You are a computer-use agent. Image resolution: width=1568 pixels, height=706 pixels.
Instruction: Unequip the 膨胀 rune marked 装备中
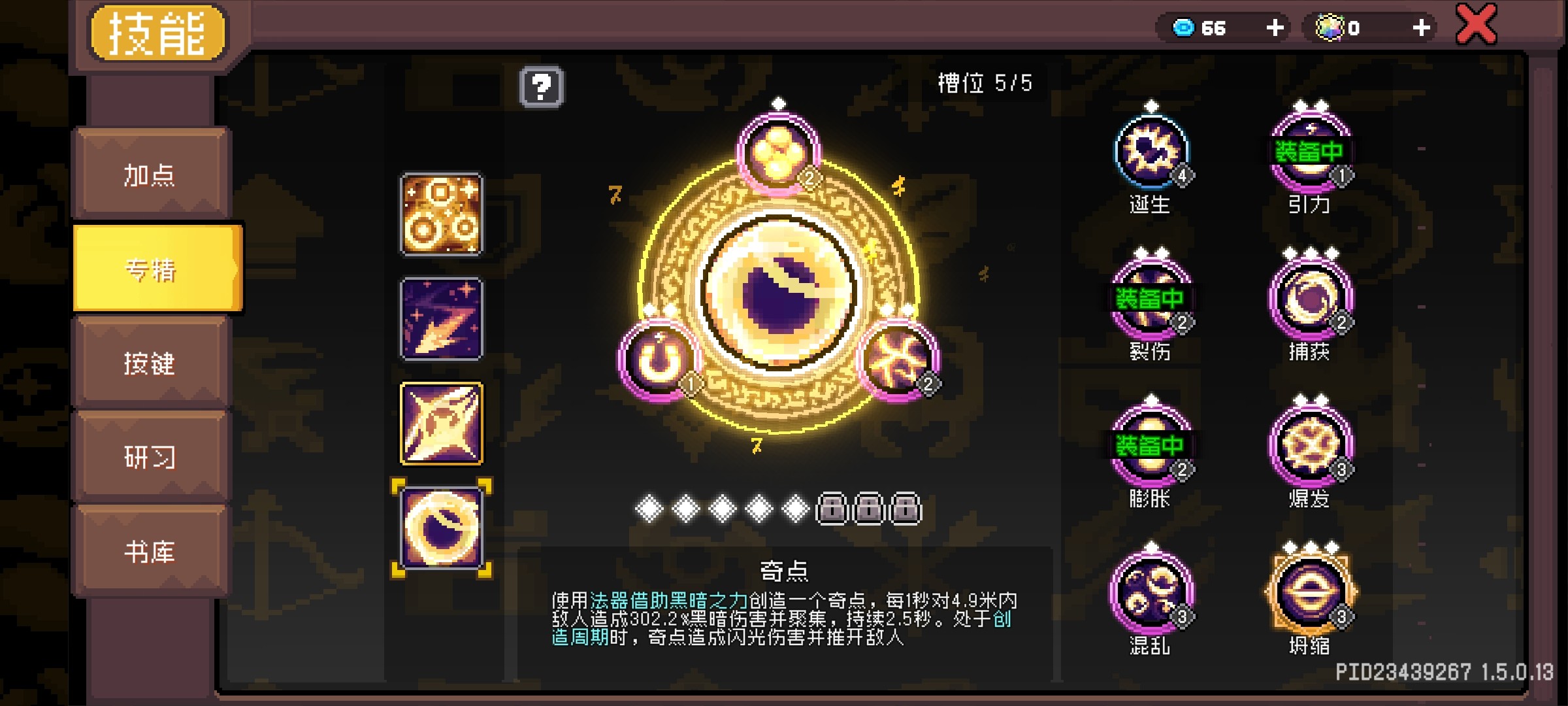(x=1152, y=446)
